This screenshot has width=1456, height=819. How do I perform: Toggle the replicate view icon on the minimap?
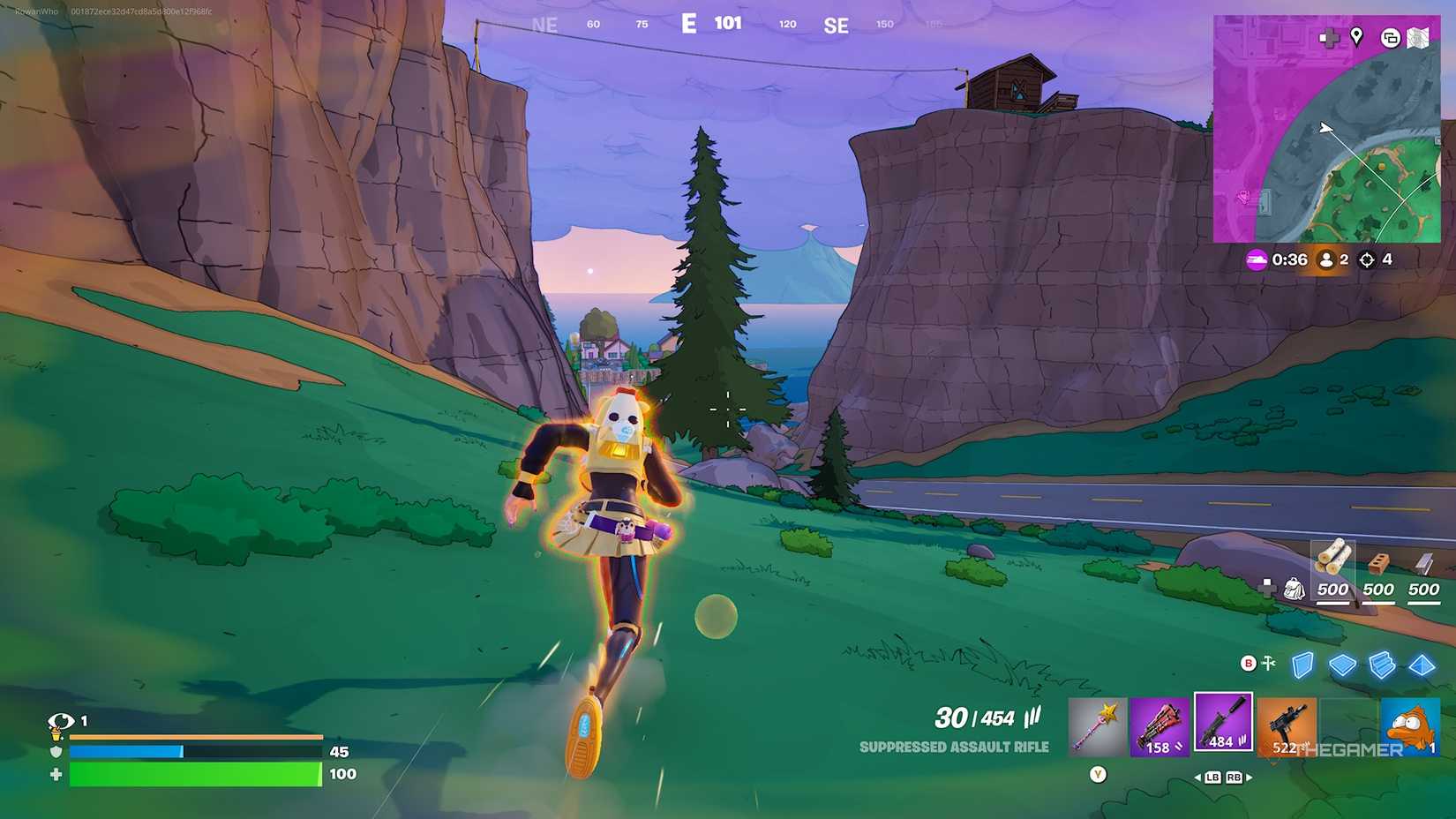[x=1392, y=37]
